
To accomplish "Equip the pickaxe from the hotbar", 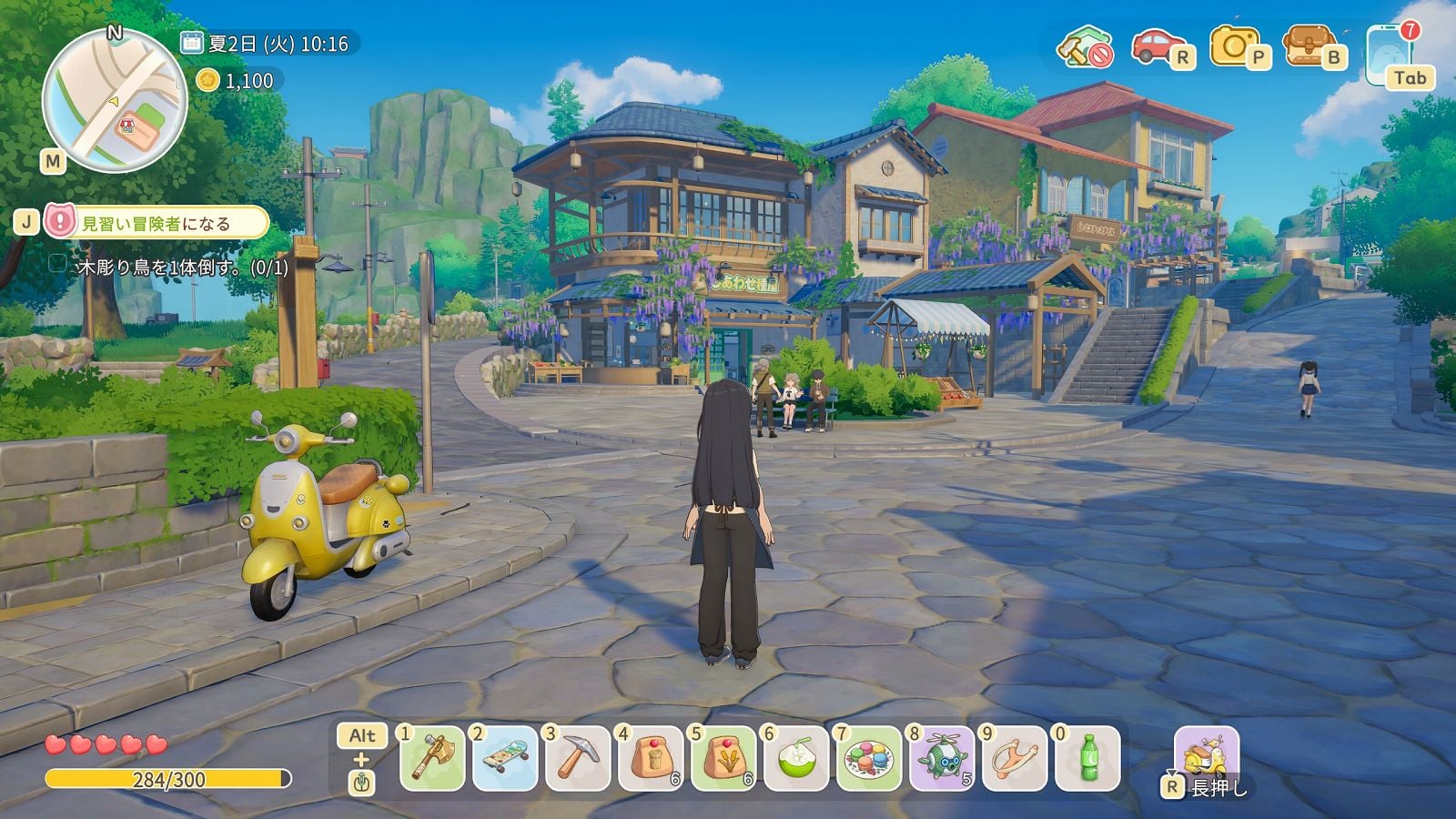I will [x=578, y=758].
